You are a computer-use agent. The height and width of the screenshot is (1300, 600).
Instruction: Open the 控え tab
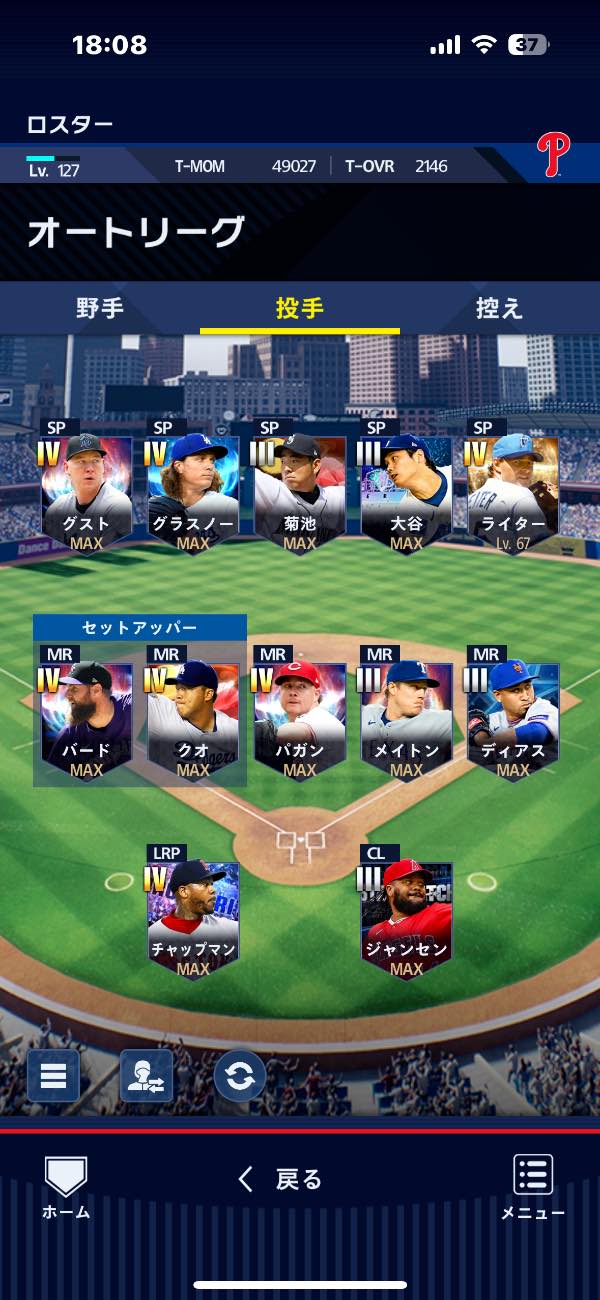499,308
